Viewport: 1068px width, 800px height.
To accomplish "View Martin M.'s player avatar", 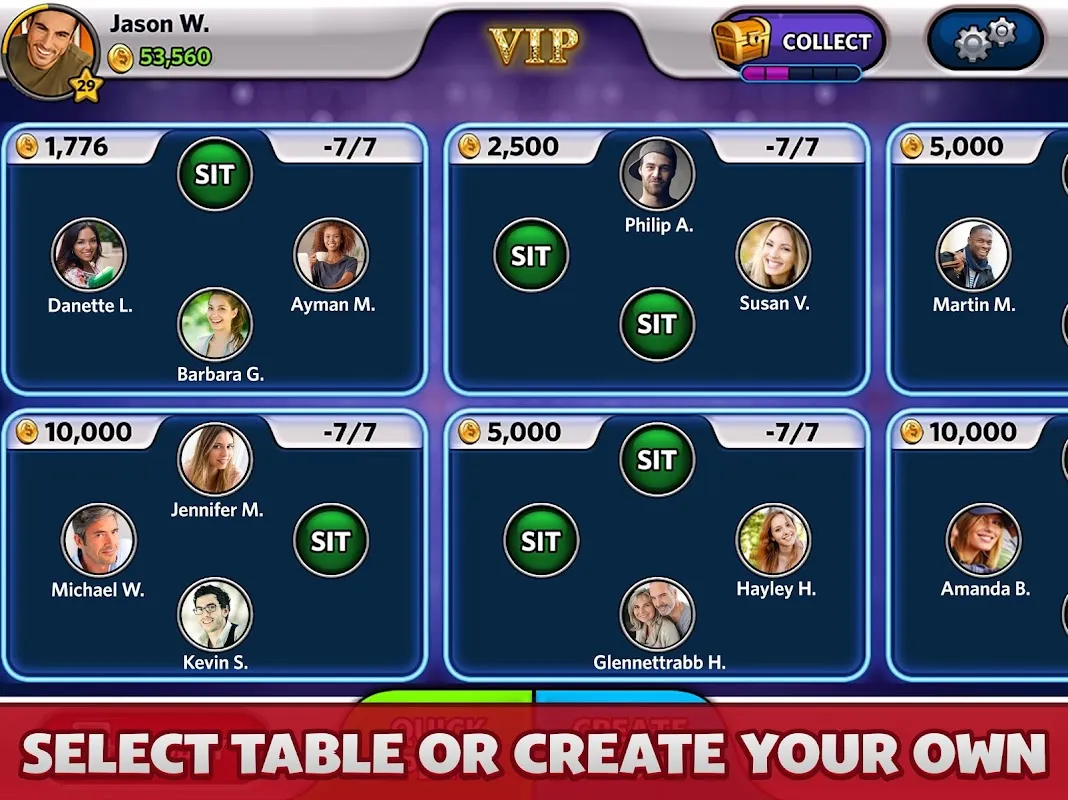I will [x=974, y=255].
